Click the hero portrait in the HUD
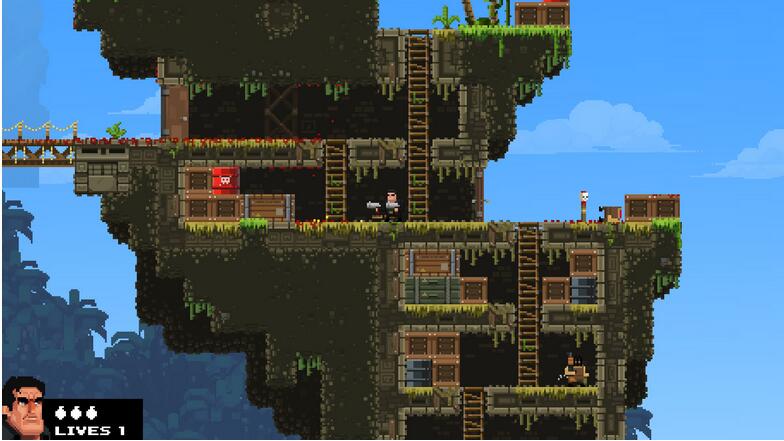Viewport: 784px width, 441px height. [24, 409]
